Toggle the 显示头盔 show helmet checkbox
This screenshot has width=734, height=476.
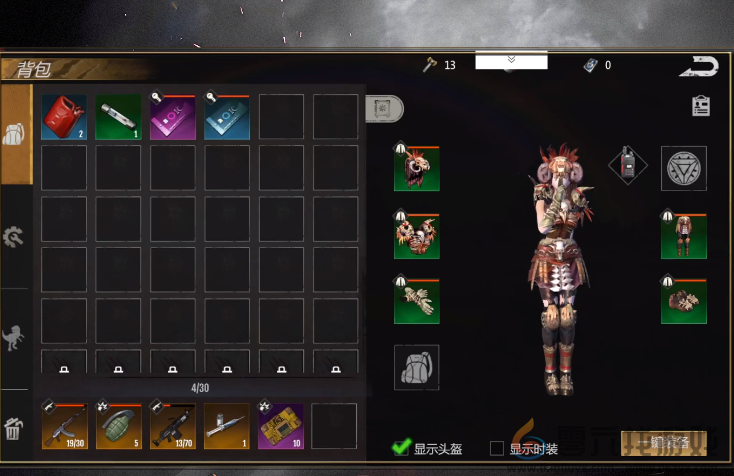[401, 447]
